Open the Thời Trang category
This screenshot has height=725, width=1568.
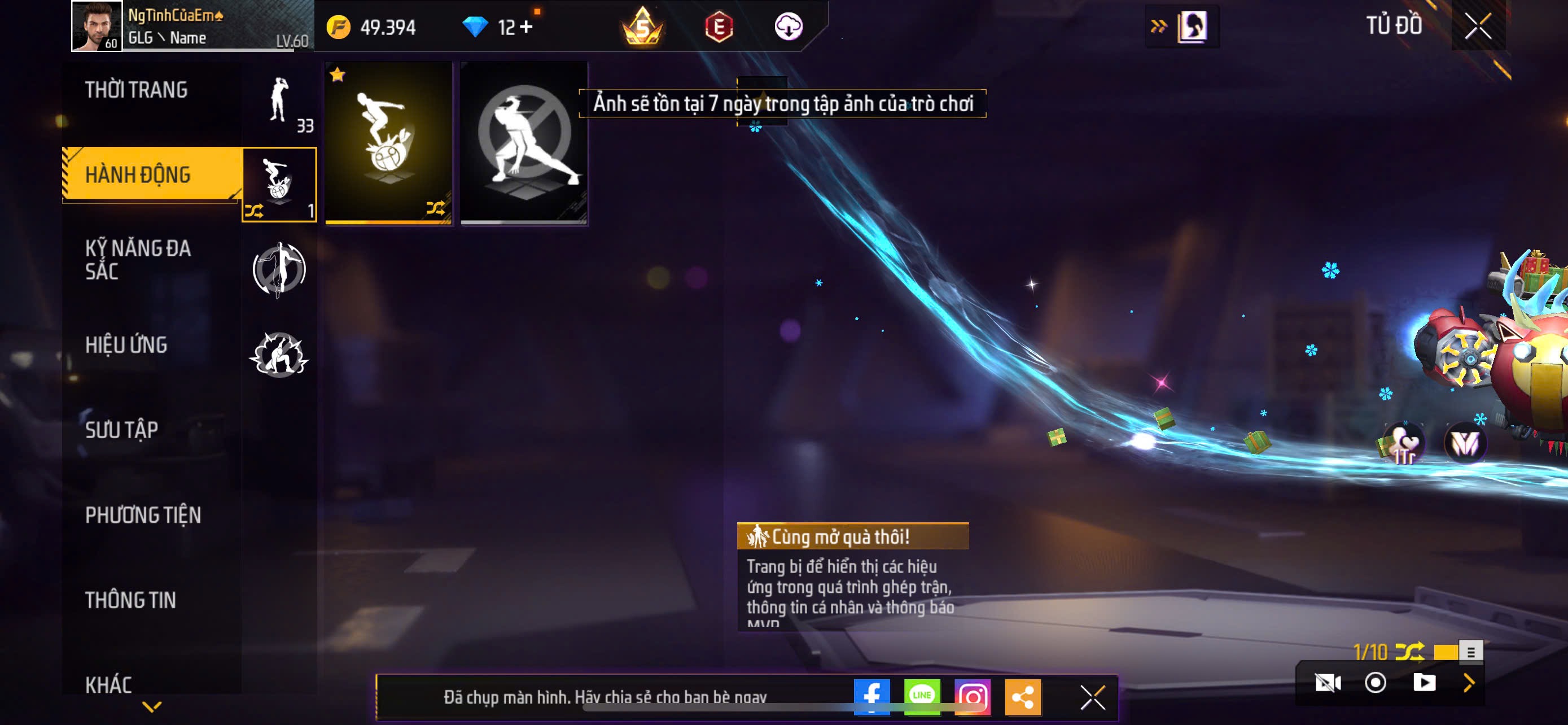pos(137,90)
